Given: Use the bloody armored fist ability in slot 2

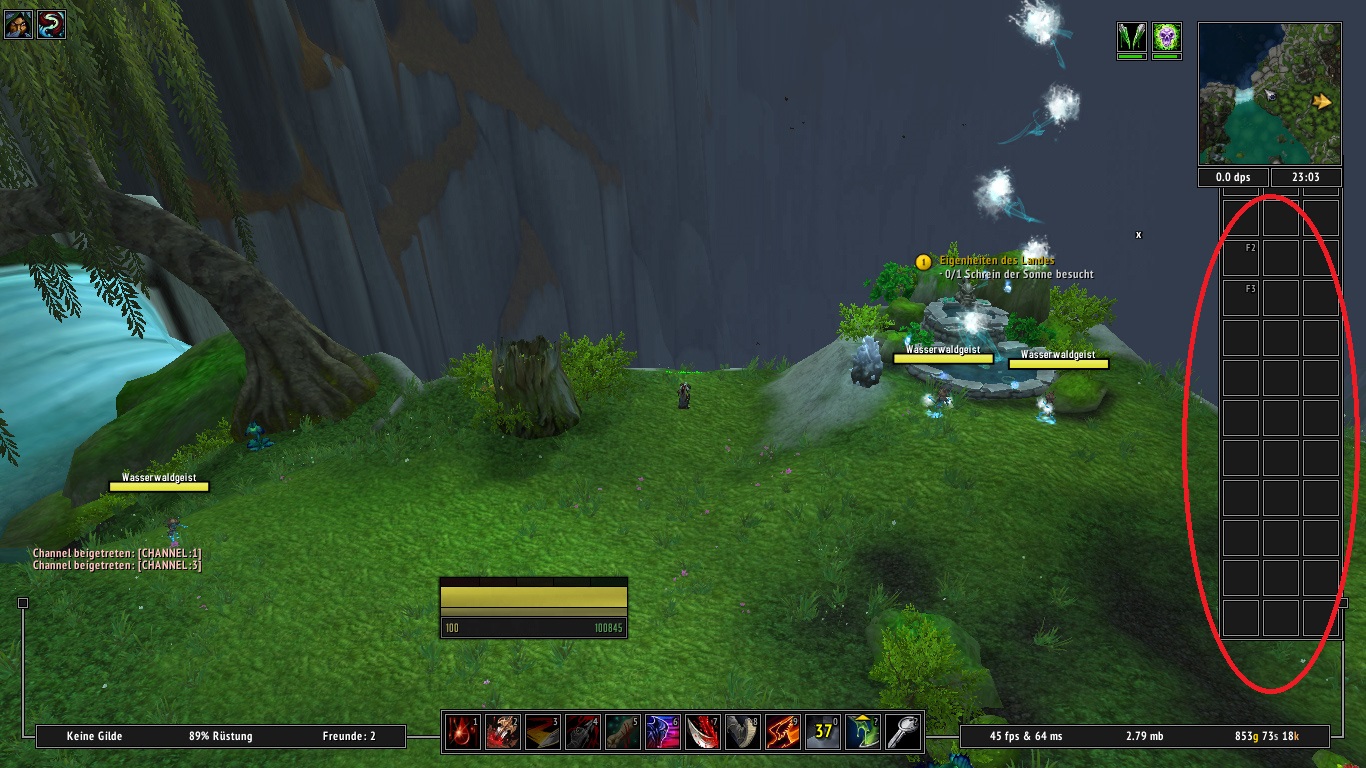Looking at the screenshot, I should pyautogui.click(x=502, y=731).
